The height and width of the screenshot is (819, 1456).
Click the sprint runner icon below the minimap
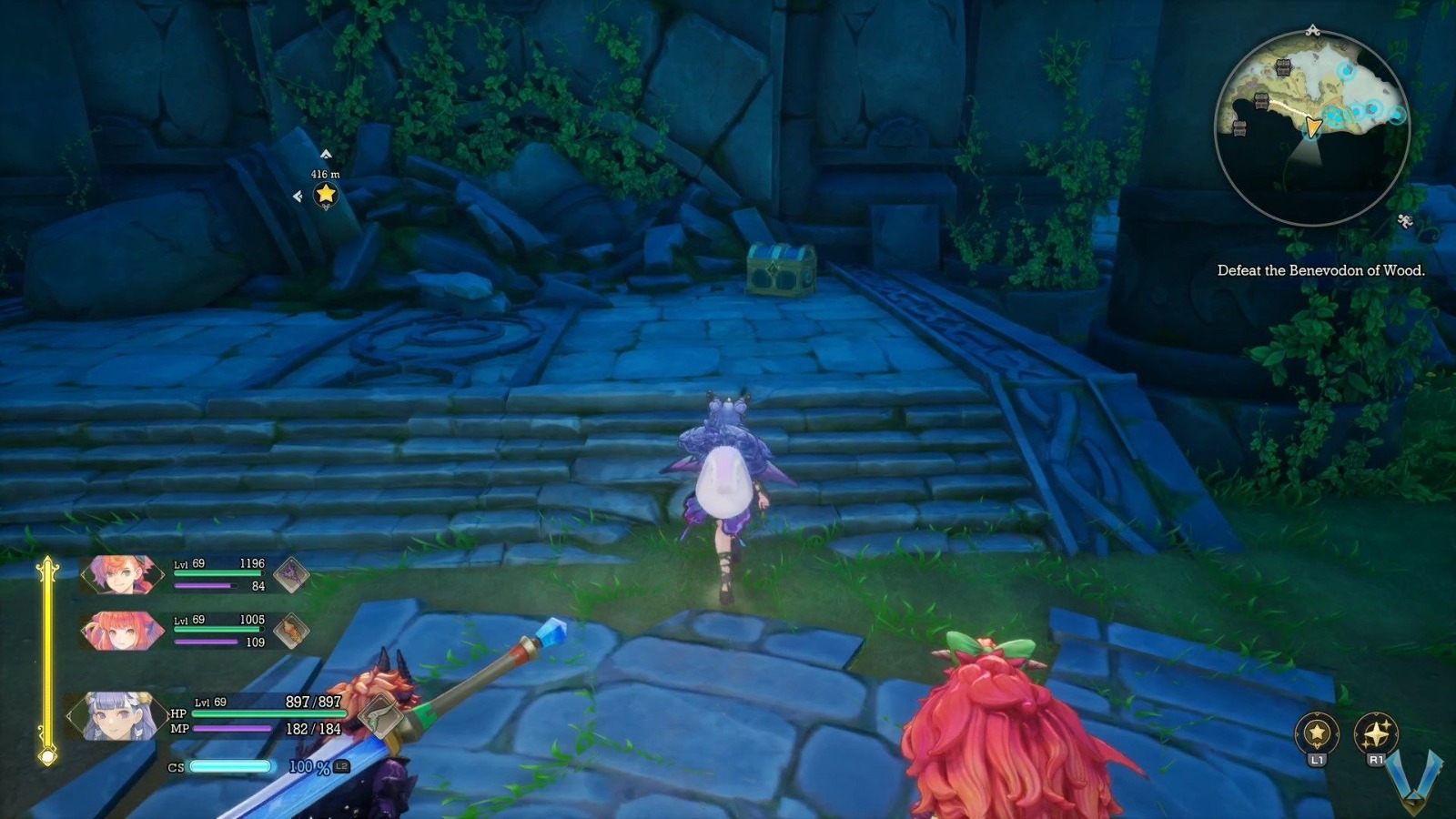1405,220
